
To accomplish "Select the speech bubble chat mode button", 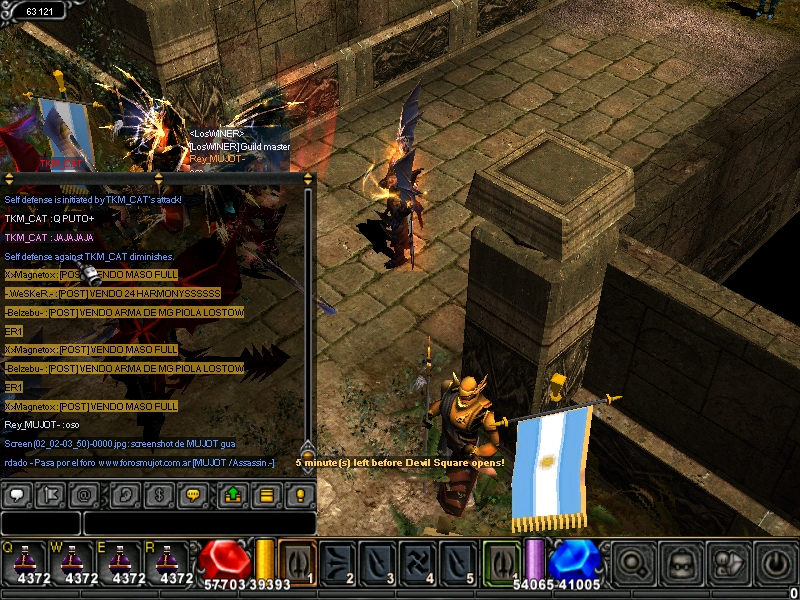I will coord(17,494).
